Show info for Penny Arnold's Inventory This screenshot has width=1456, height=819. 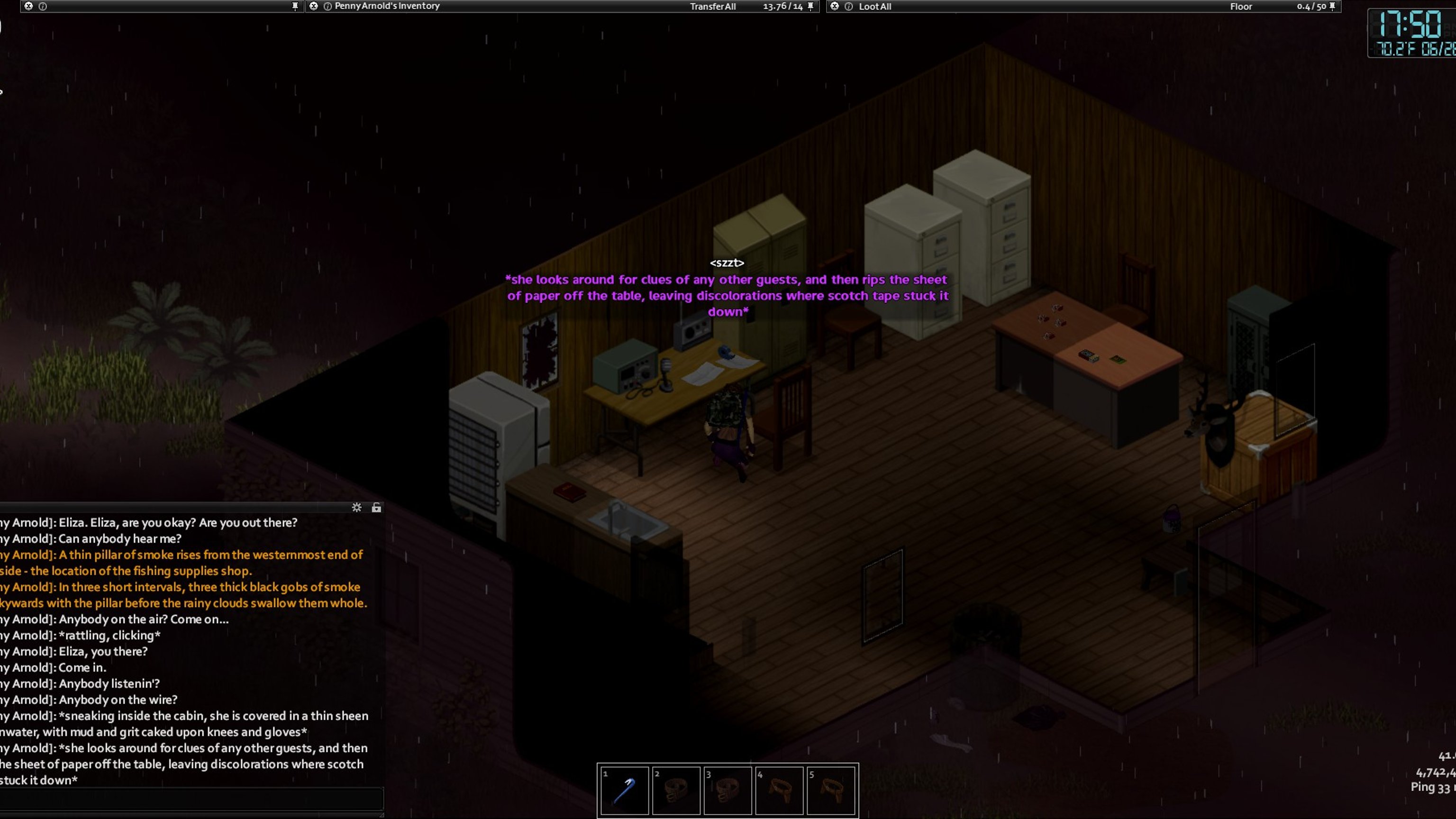[327, 6]
